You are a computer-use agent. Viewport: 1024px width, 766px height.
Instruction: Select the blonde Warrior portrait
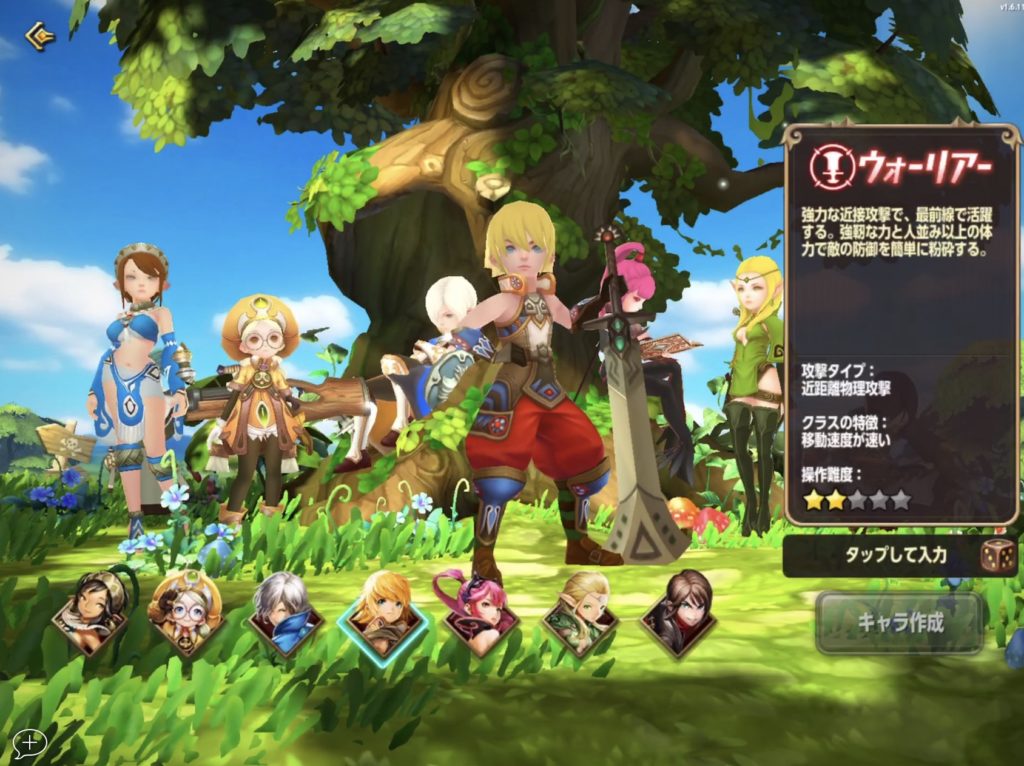coord(383,612)
